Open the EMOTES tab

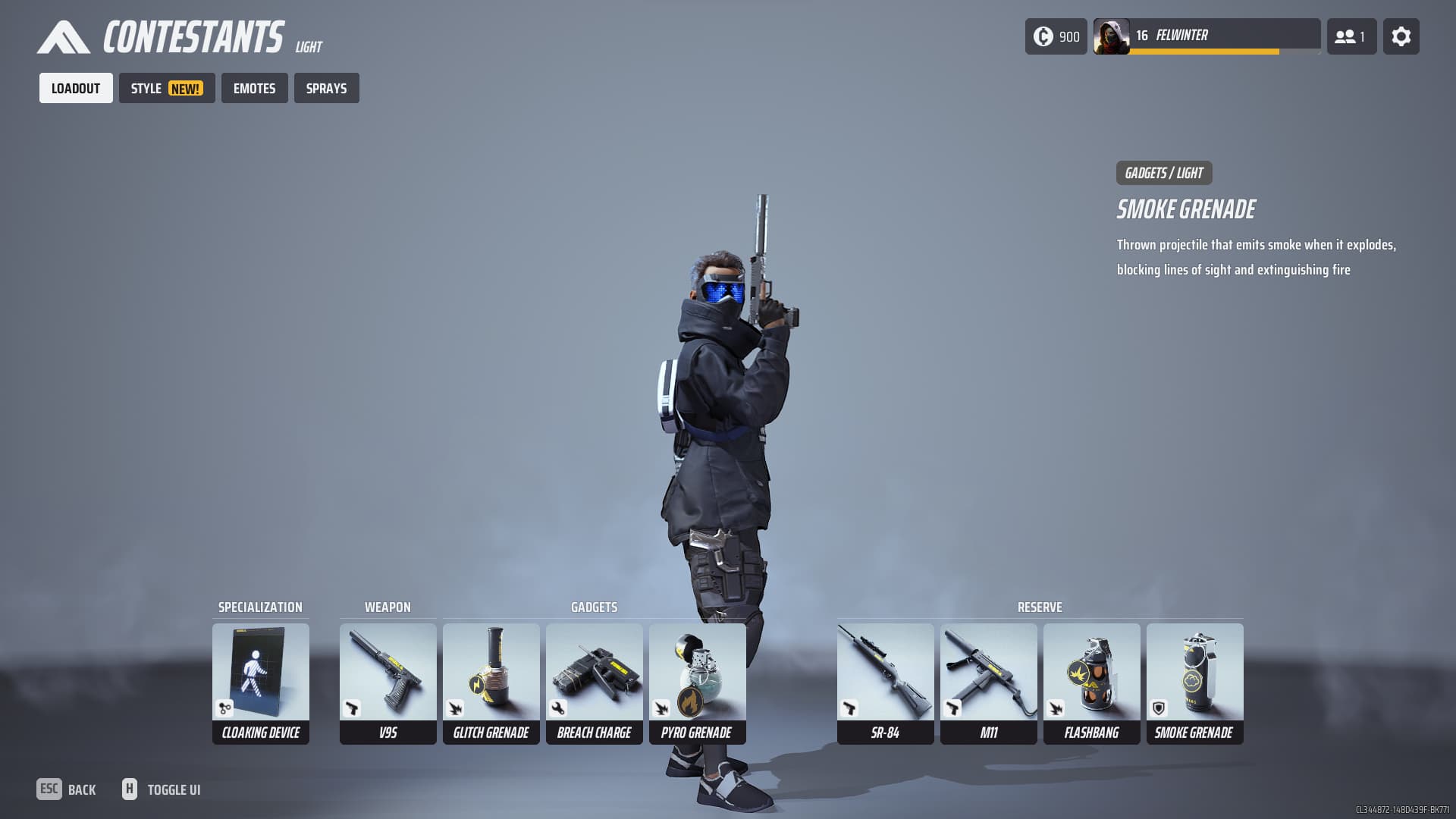(x=254, y=88)
